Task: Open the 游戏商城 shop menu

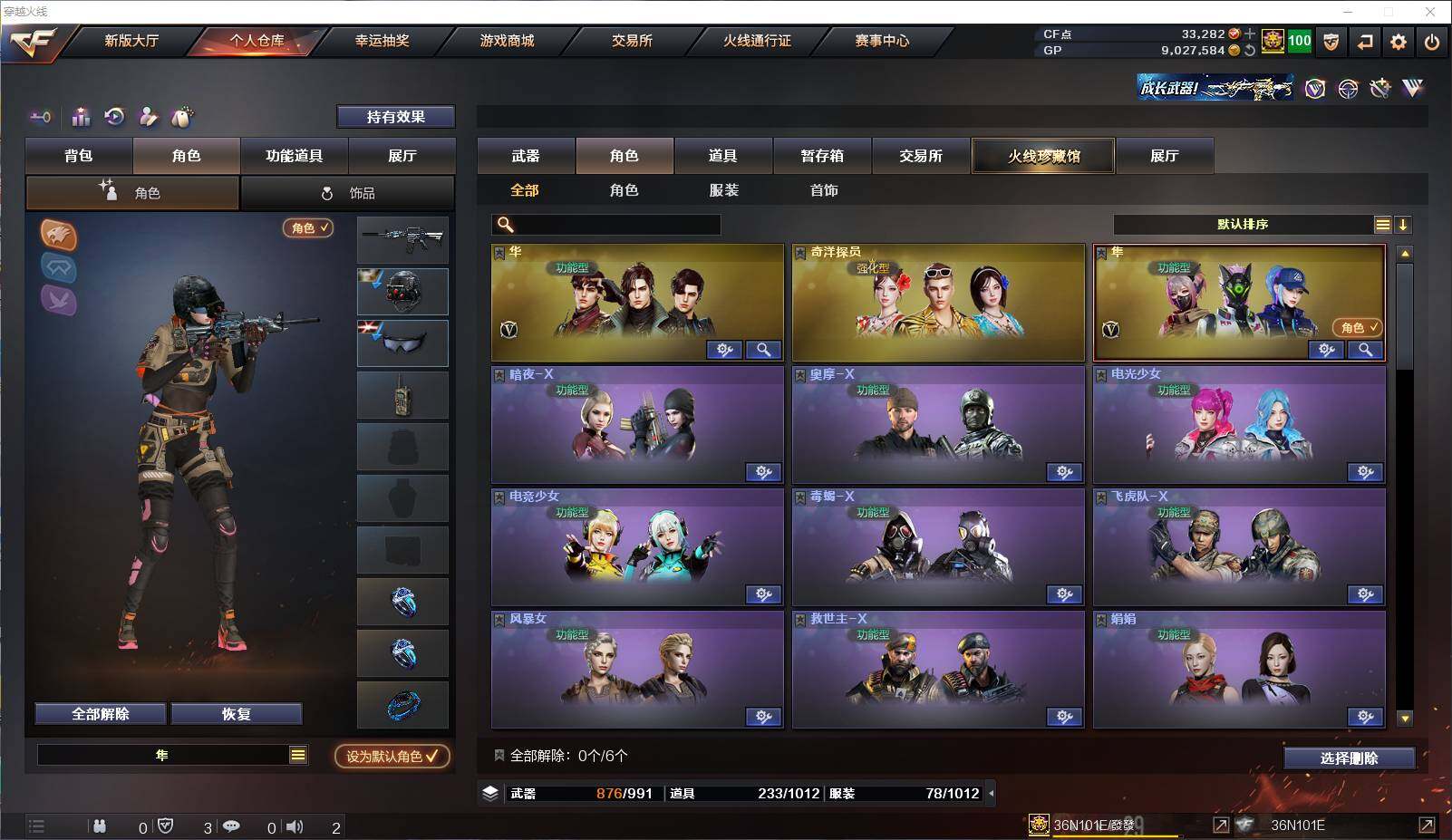Action: (507, 41)
